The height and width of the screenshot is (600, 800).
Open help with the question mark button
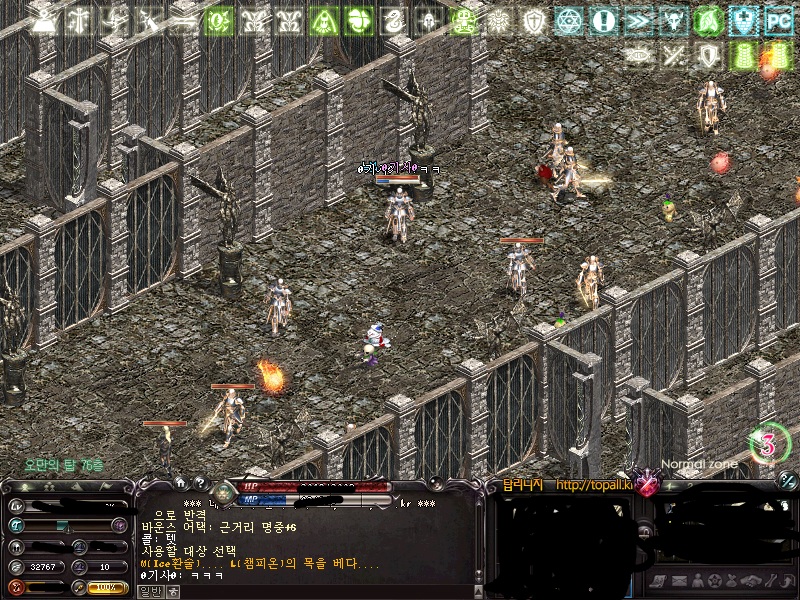(x=200, y=483)
